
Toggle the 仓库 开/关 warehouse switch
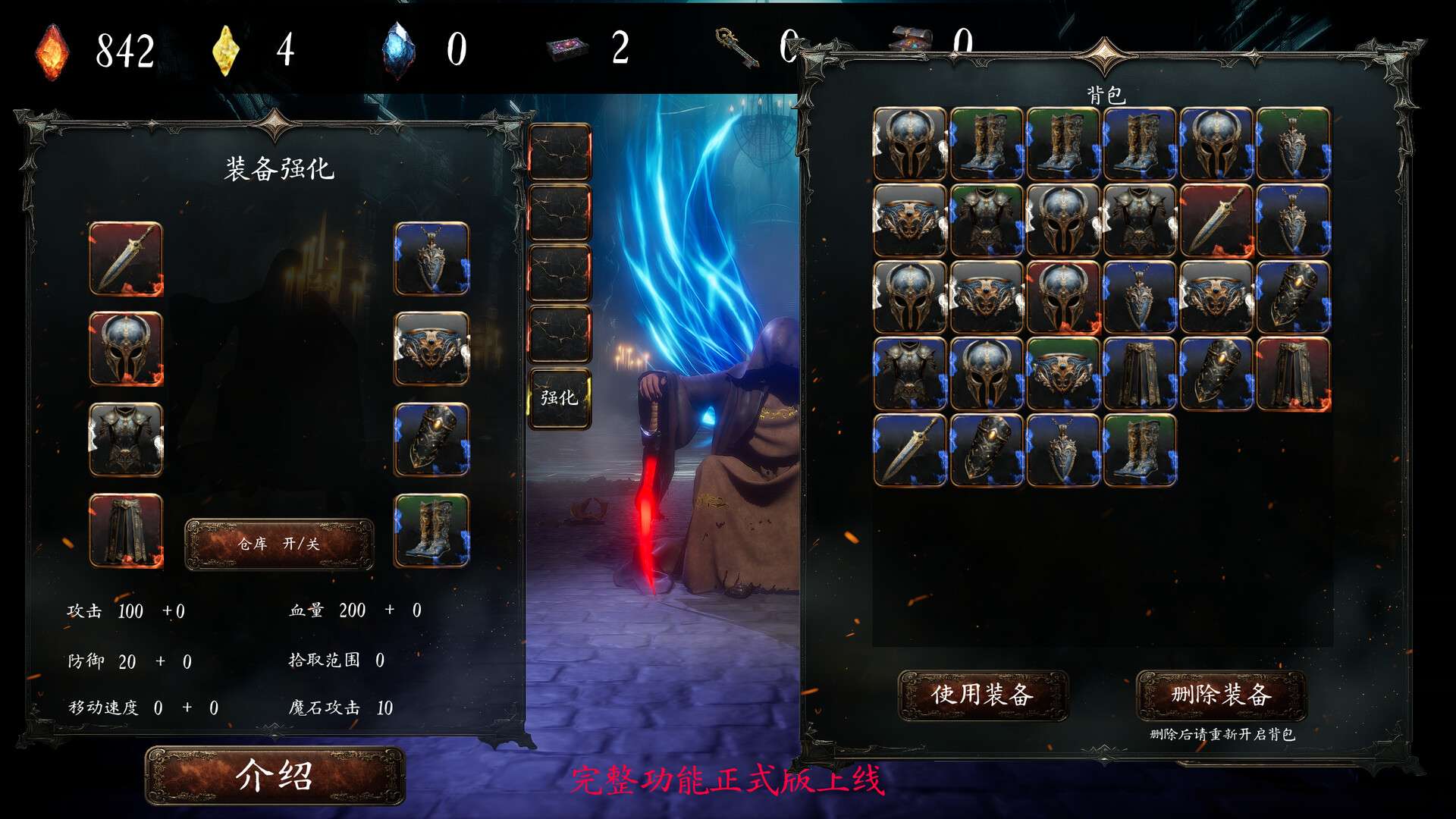pos(279,541)
